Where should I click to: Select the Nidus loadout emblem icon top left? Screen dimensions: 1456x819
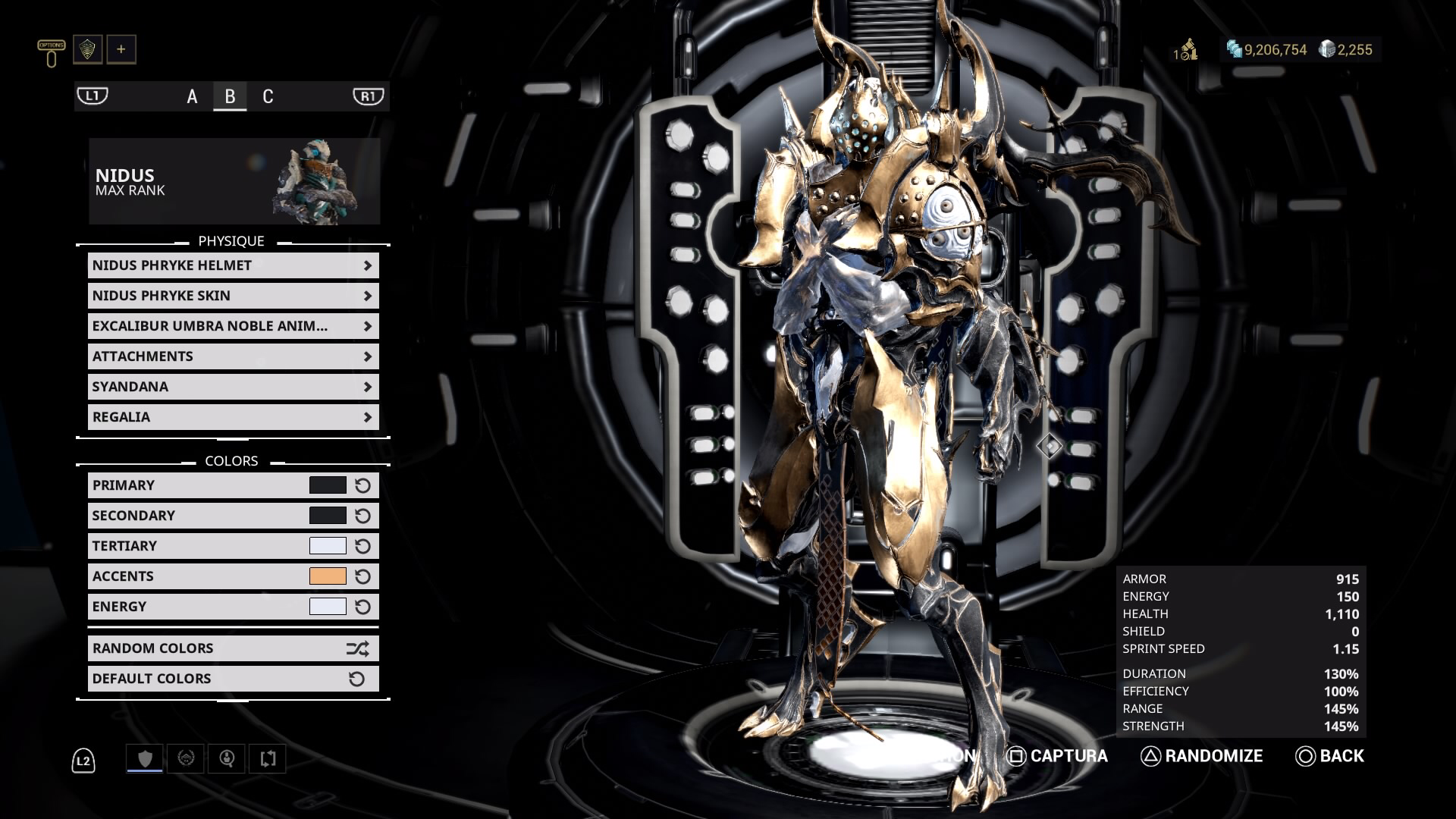pos(88,49)
